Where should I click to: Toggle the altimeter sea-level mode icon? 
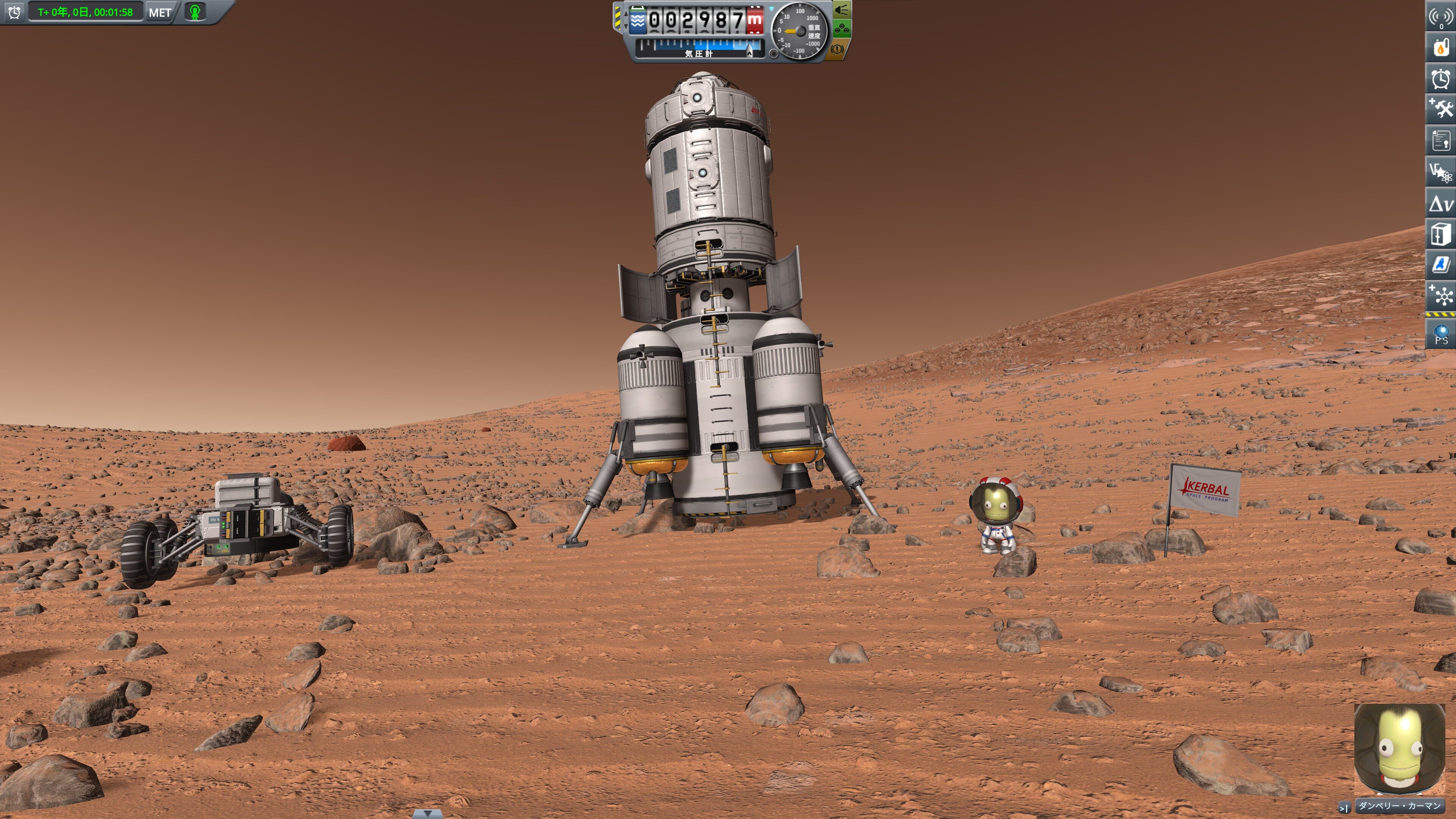[x=637, y=21]
